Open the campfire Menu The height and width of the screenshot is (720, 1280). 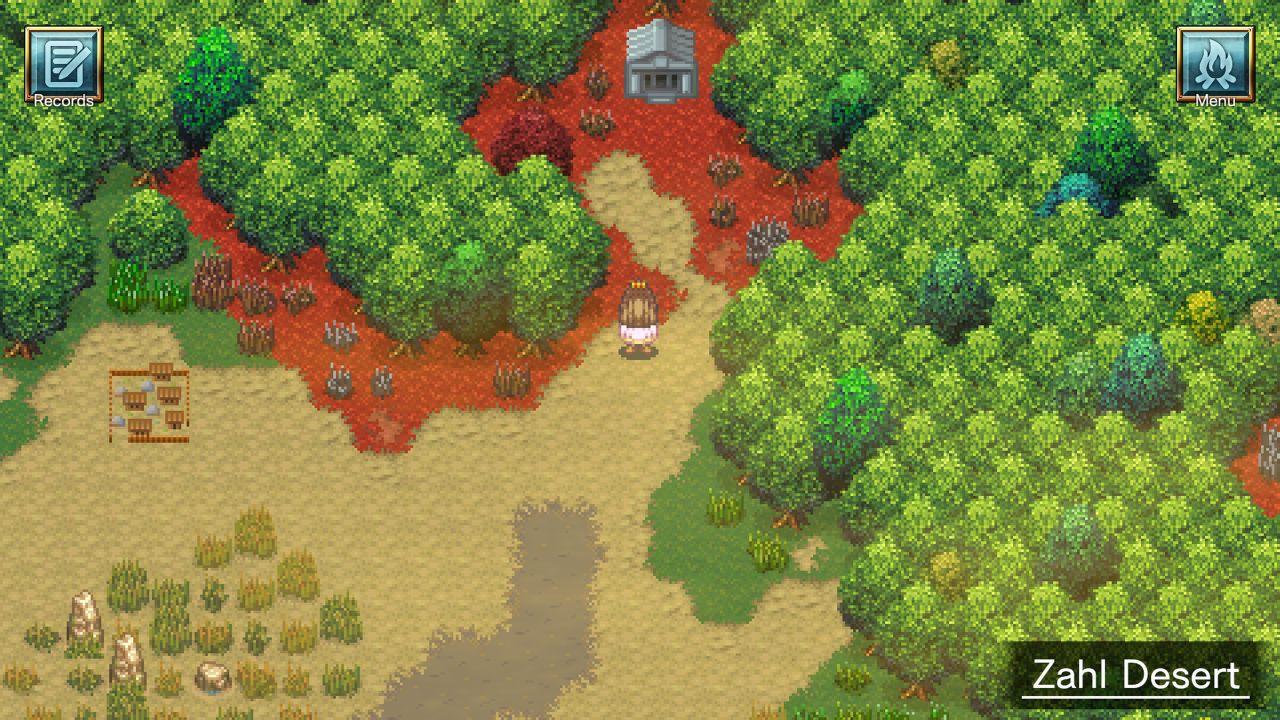(x=1216, y=62)
